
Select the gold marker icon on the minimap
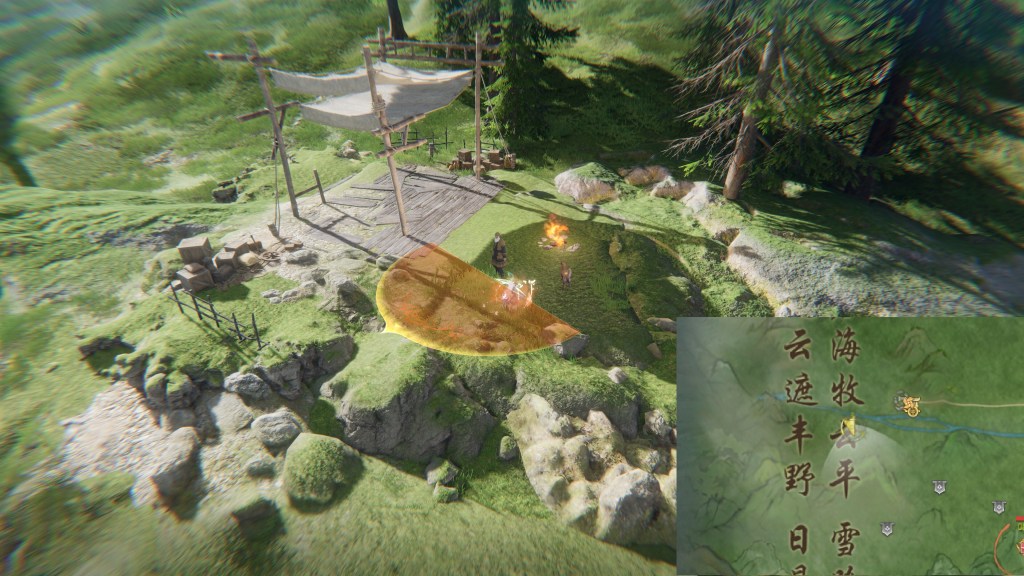click(x=910, y=405)
